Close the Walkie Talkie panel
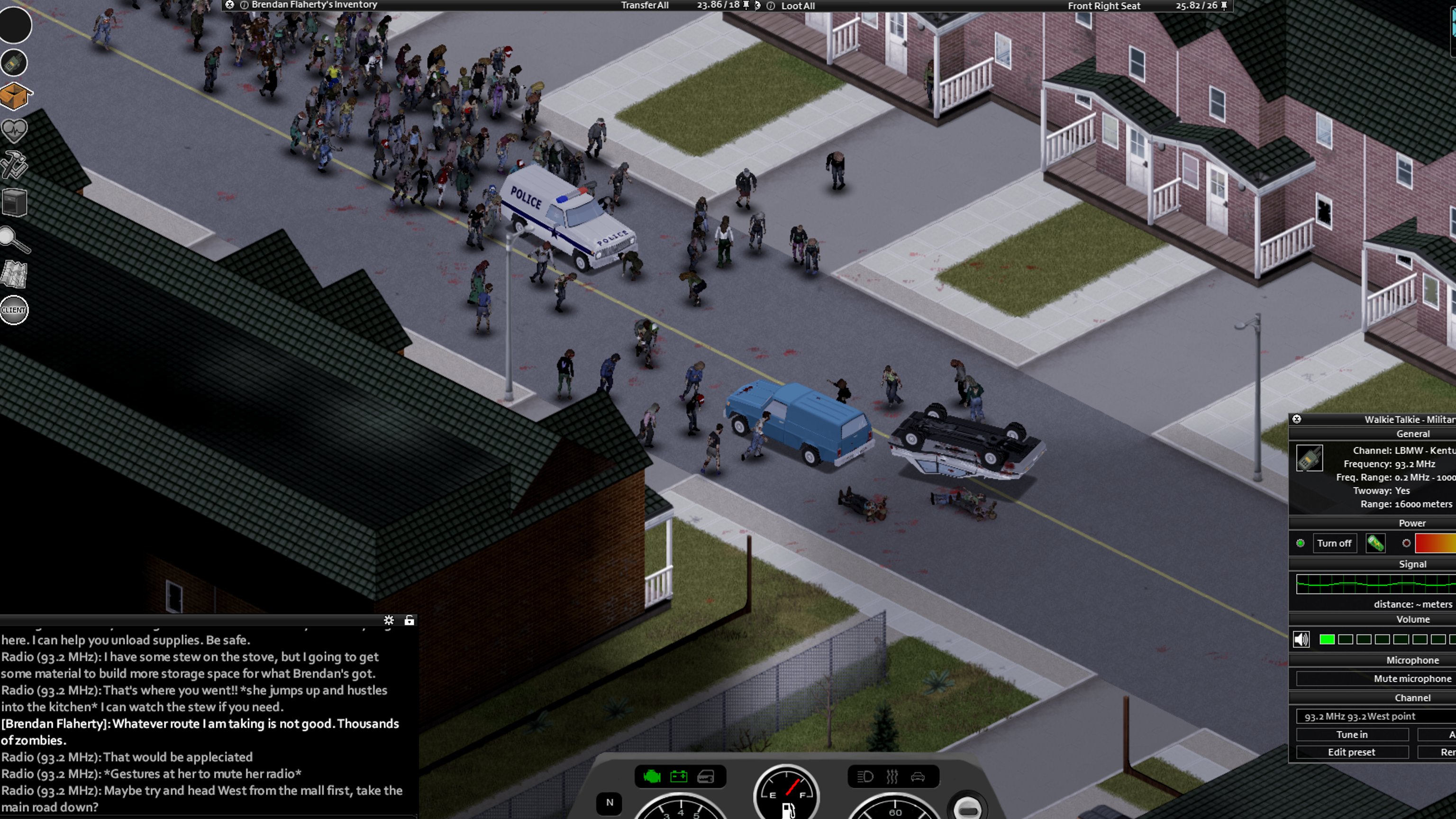1456x819 pixels. [1297, 419]
